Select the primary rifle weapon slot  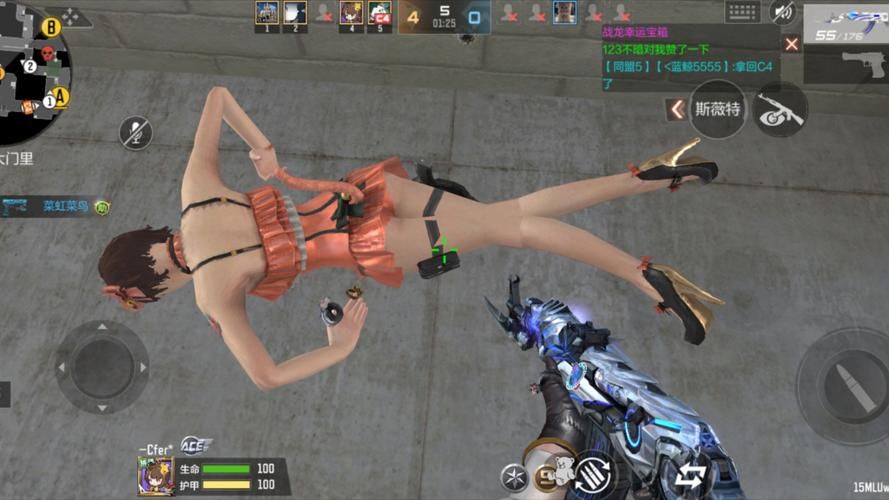[846, 24]
